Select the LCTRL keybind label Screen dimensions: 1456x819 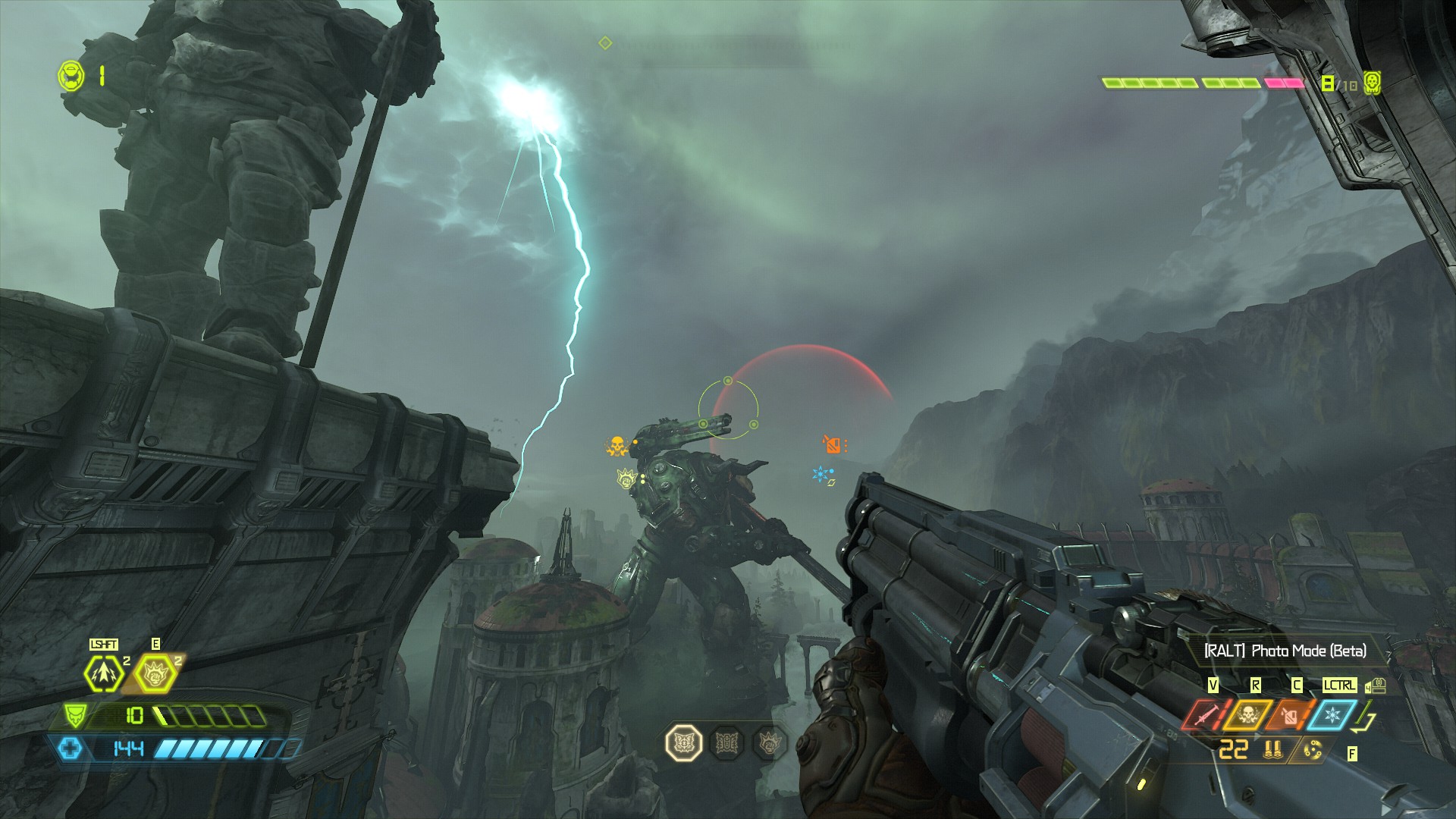[1339, 685]
